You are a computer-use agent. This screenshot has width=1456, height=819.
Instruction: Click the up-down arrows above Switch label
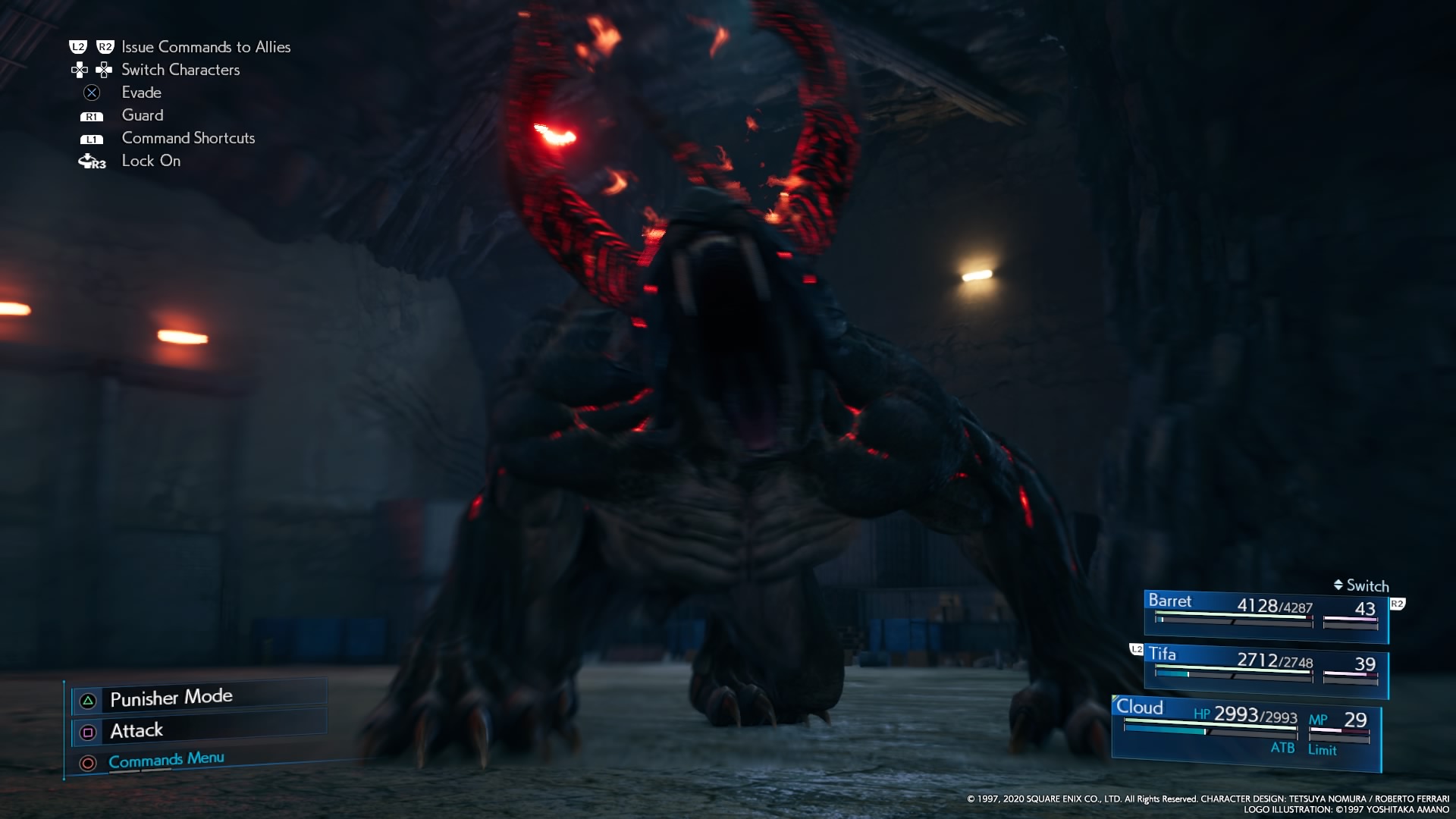click(x=1338, y=585)
